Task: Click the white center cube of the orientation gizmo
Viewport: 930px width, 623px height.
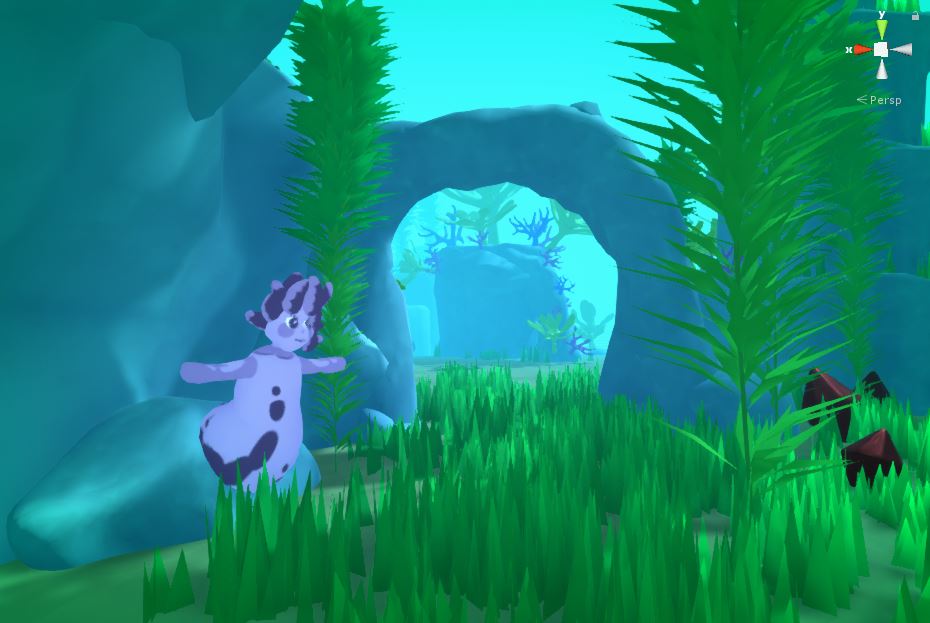Action: 881,49
